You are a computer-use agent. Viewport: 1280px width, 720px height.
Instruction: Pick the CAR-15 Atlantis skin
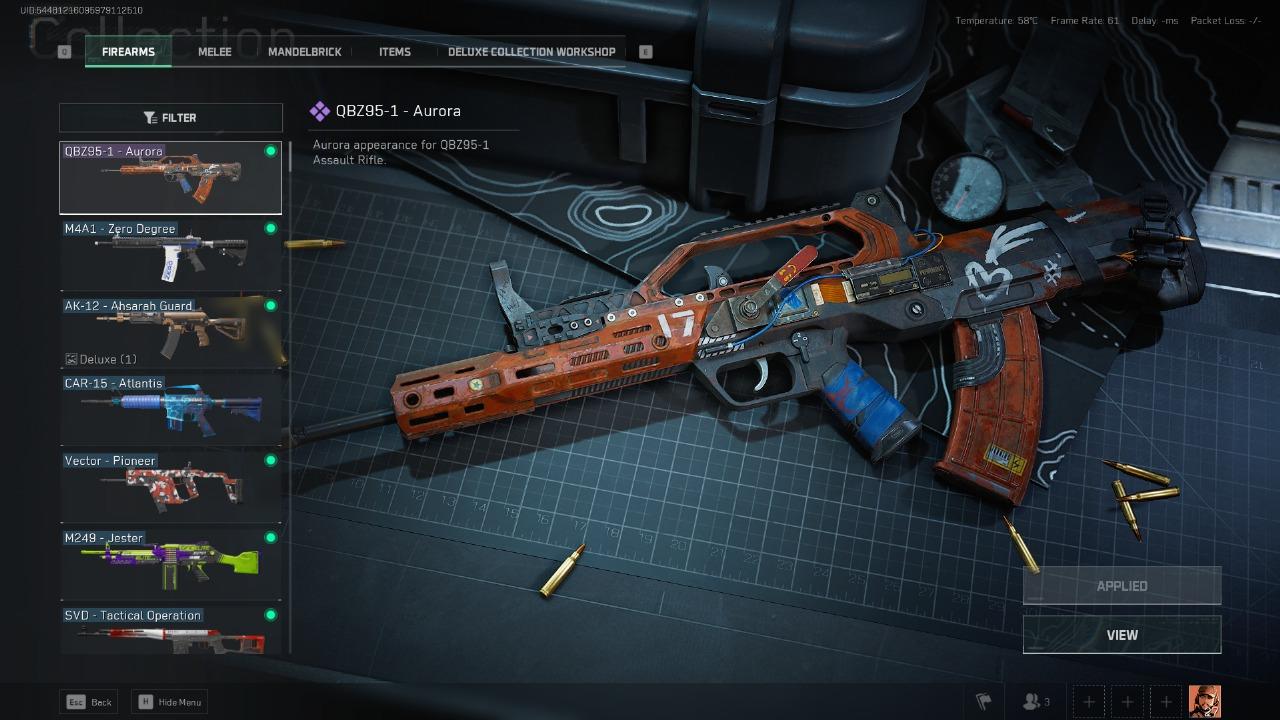tap(170, 409)
